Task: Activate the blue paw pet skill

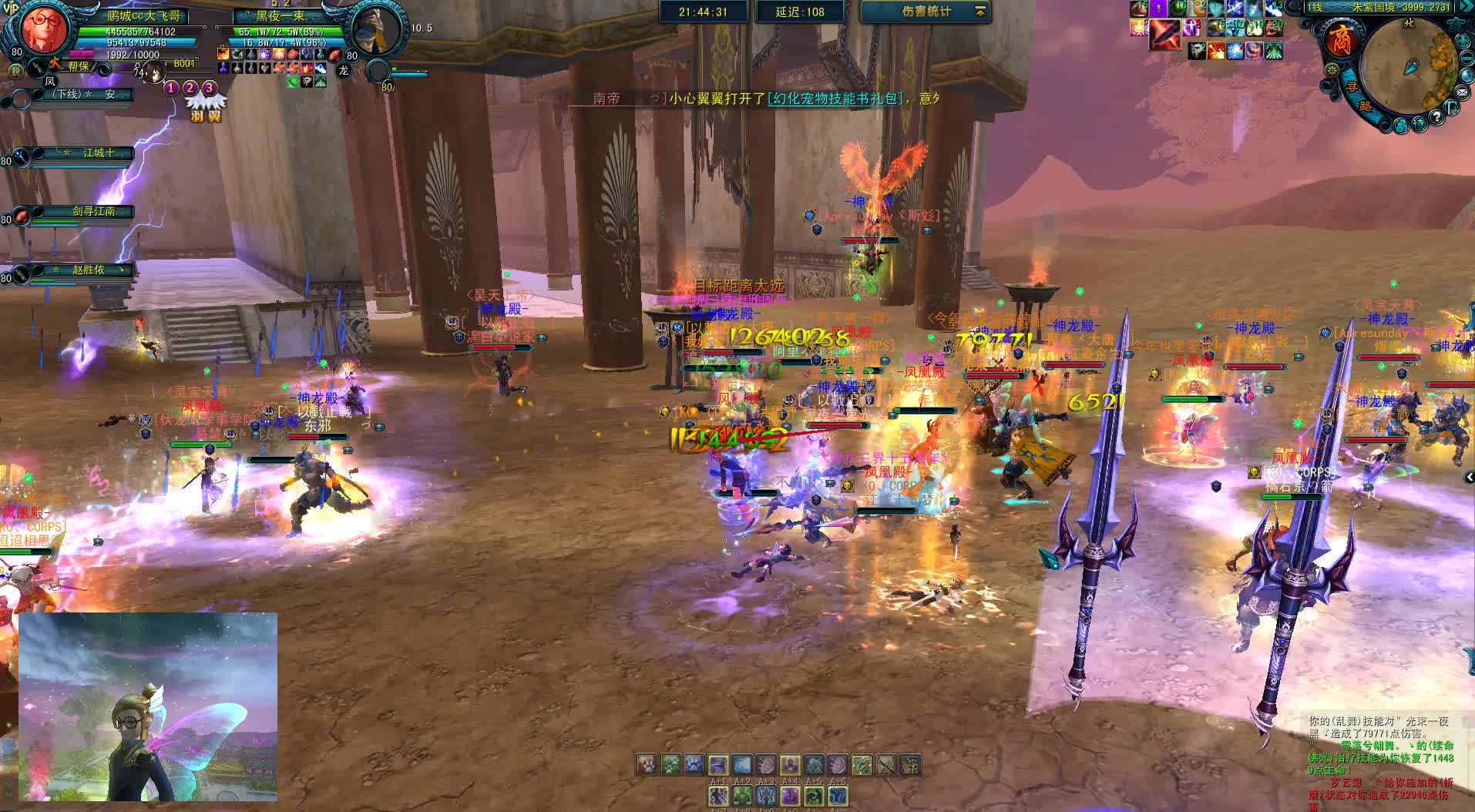Action: point(694,764)
